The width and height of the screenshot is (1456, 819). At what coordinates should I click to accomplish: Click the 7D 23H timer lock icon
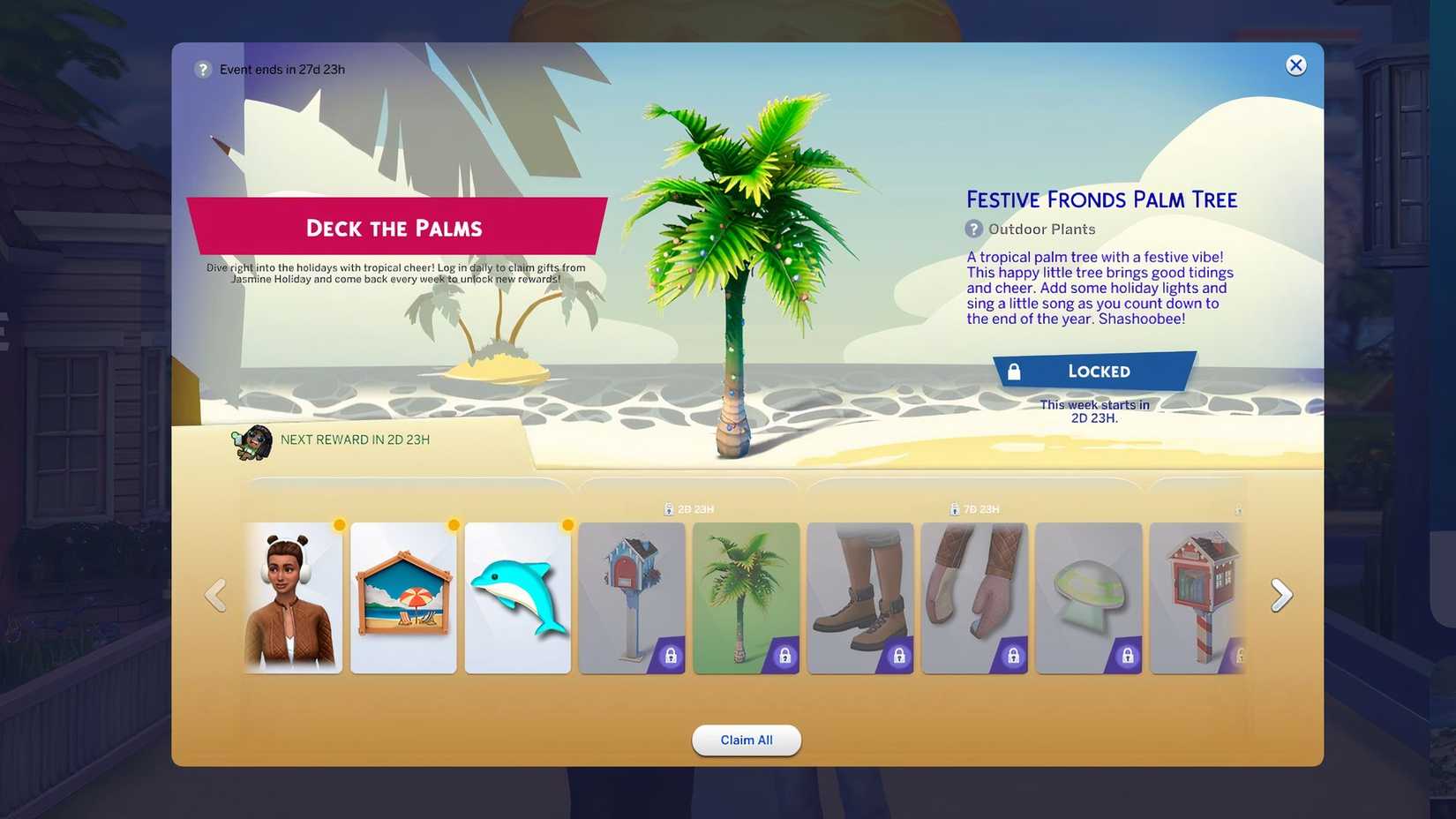[955, 508]
